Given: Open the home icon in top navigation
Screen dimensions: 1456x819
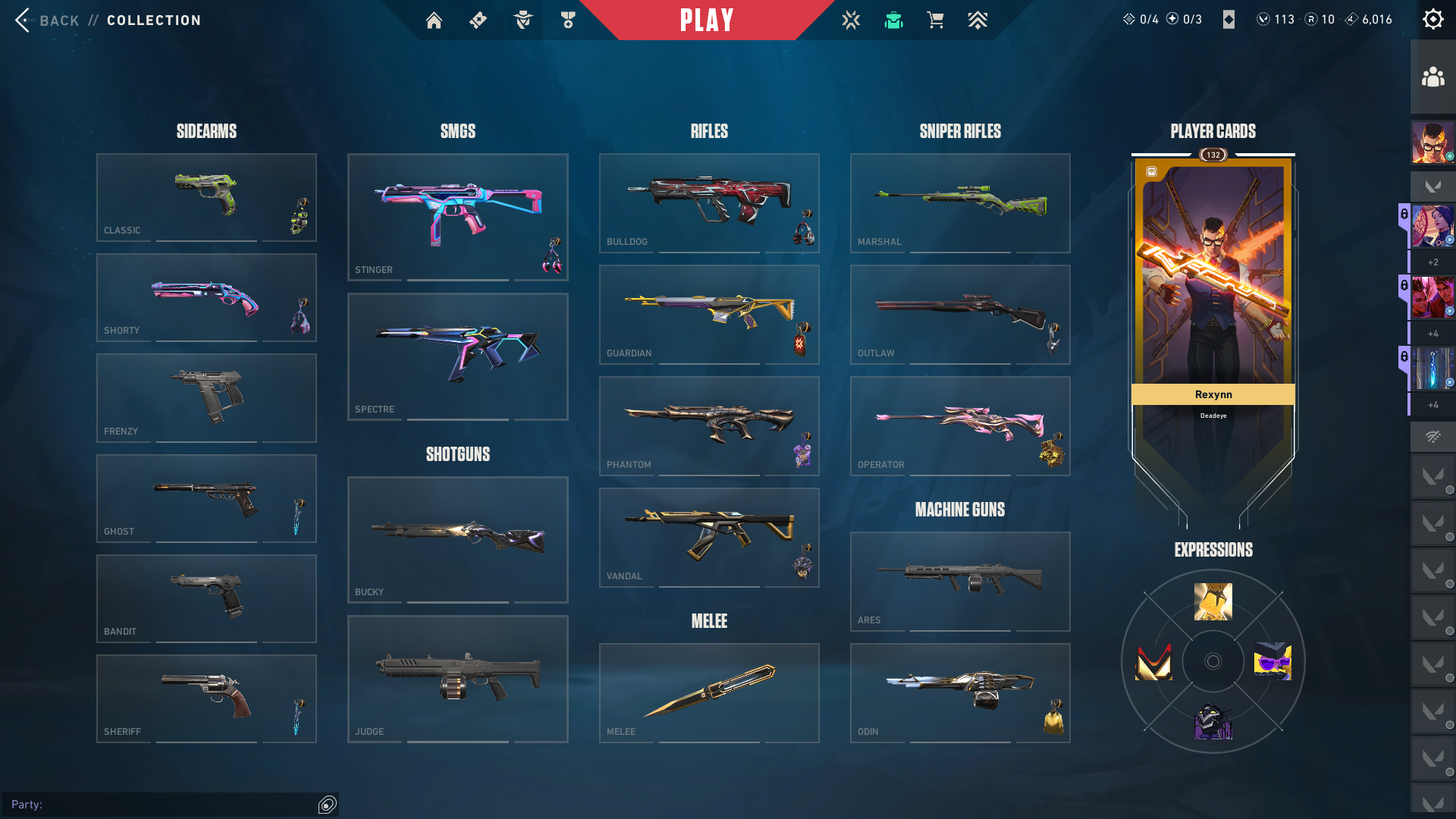Looking at the screenshot, I should coord(434,20).
